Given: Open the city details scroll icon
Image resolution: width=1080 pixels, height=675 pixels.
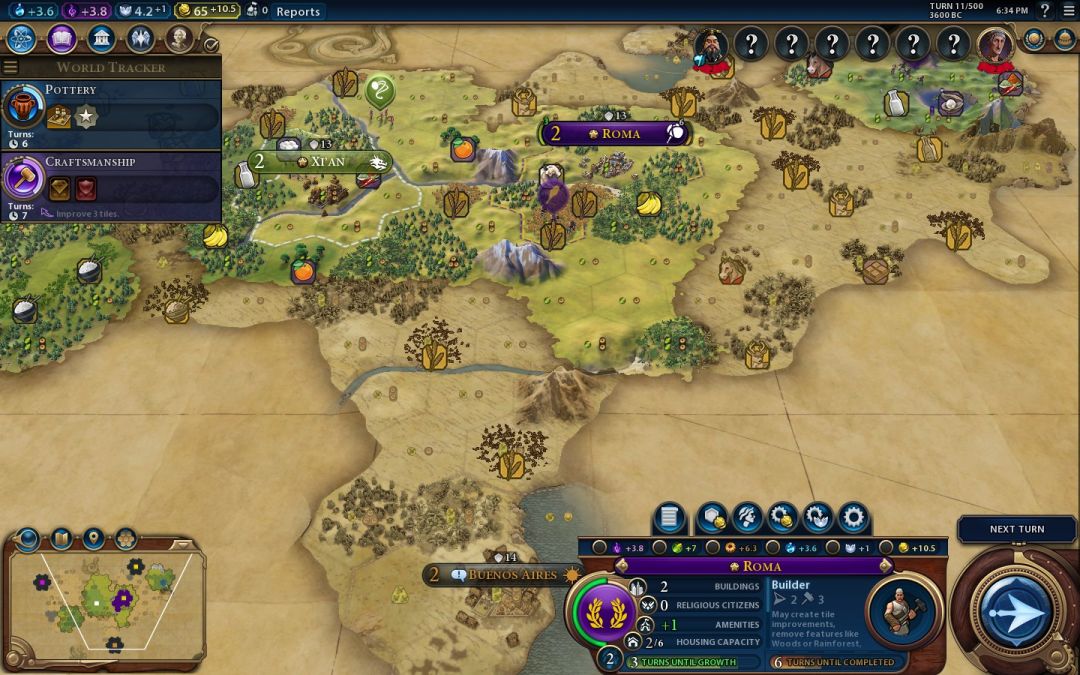Looking at the screenshot, I should click(x=670, y=518).
